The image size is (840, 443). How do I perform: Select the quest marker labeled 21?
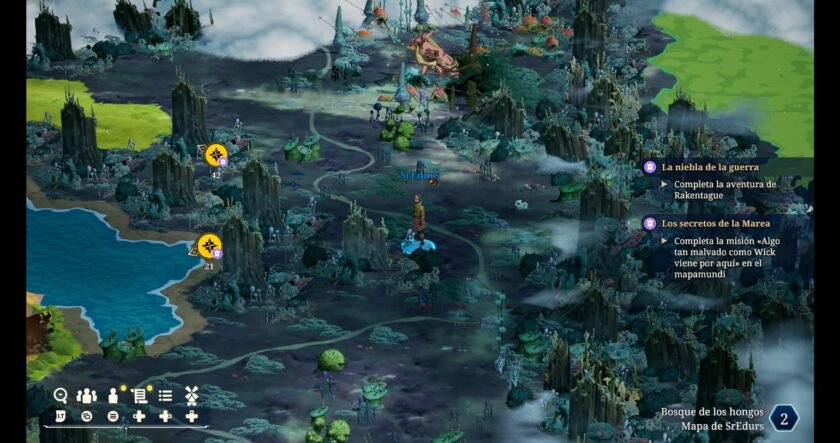209,245
